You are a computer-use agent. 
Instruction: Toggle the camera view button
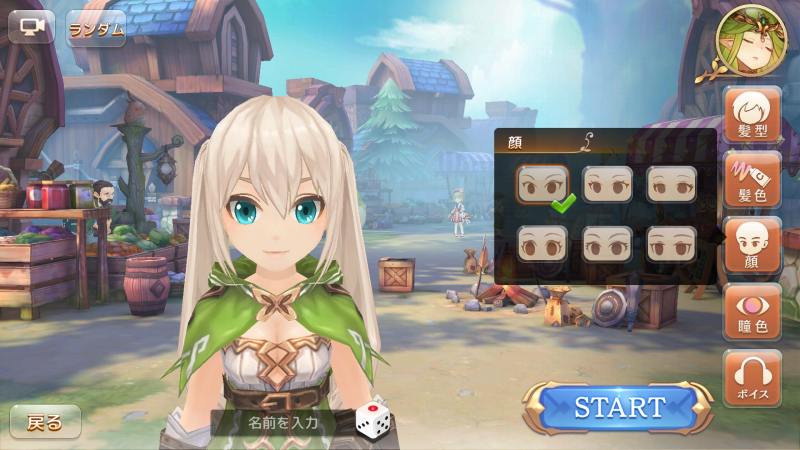tap(31, 26)
